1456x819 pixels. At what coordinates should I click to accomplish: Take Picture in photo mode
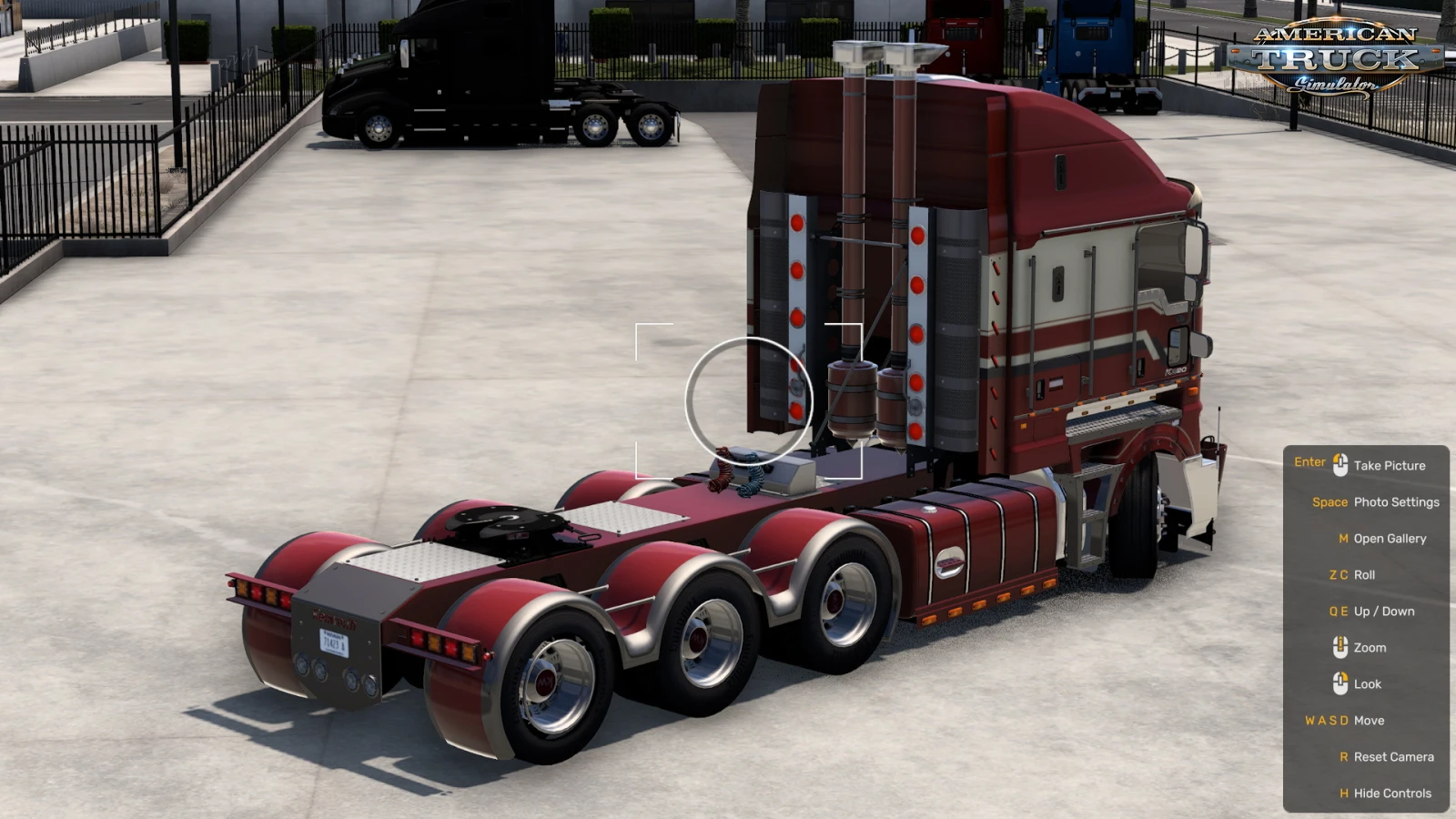click(x=1389, y=466)
